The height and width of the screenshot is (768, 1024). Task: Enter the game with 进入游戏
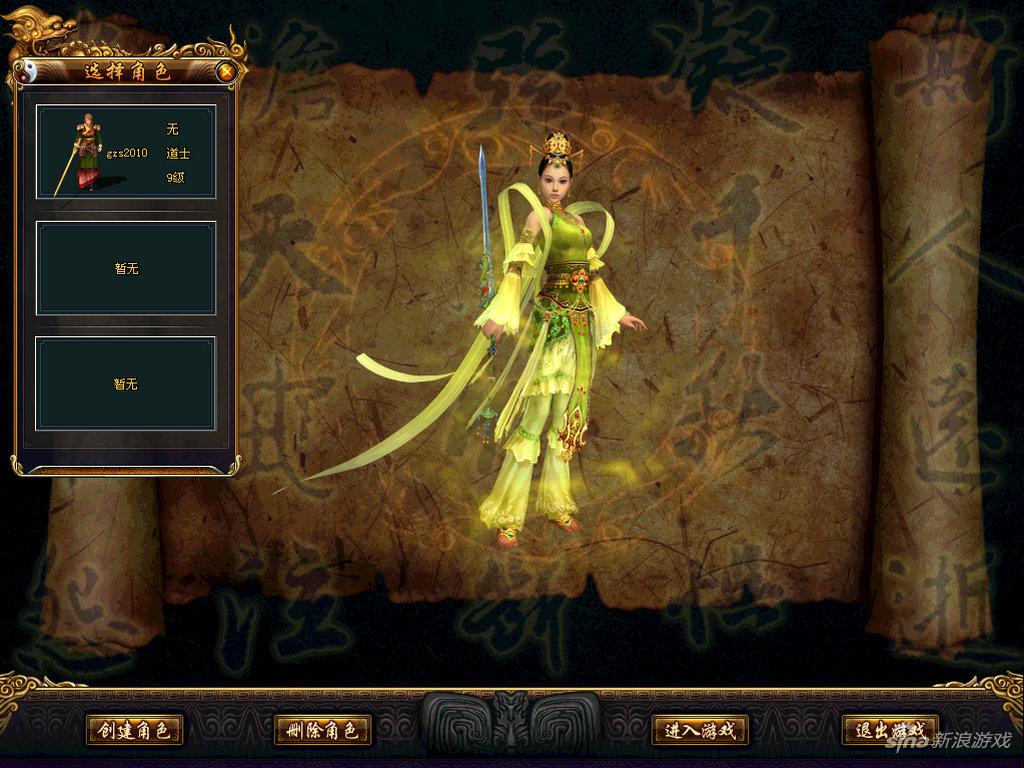(x=700, y=730)
